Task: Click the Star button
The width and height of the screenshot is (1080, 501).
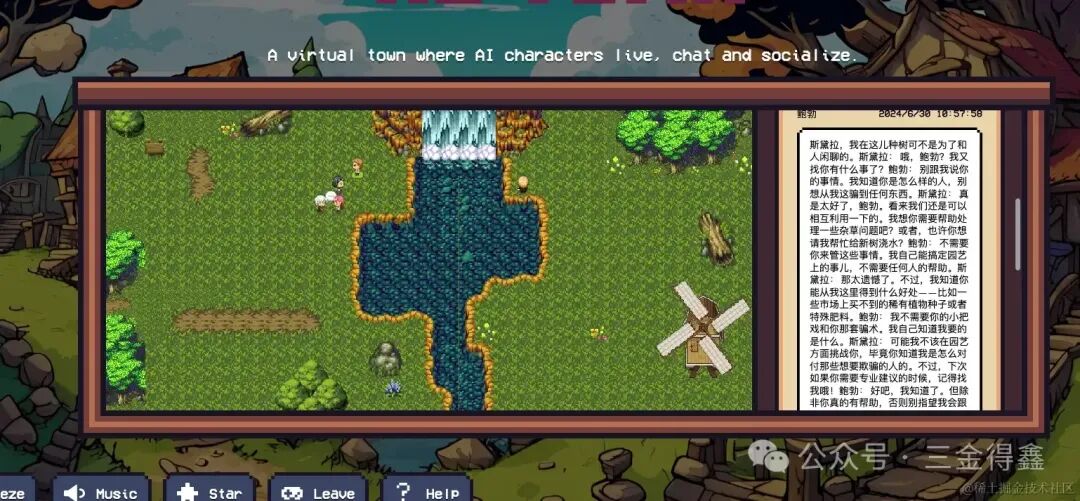Action: [x=209, y=491]
